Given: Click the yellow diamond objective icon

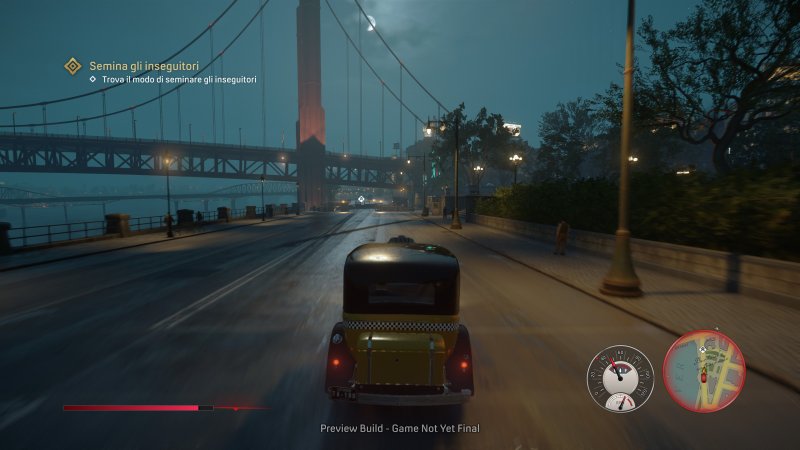Looking at the screenshot, I should coord(72,66).
